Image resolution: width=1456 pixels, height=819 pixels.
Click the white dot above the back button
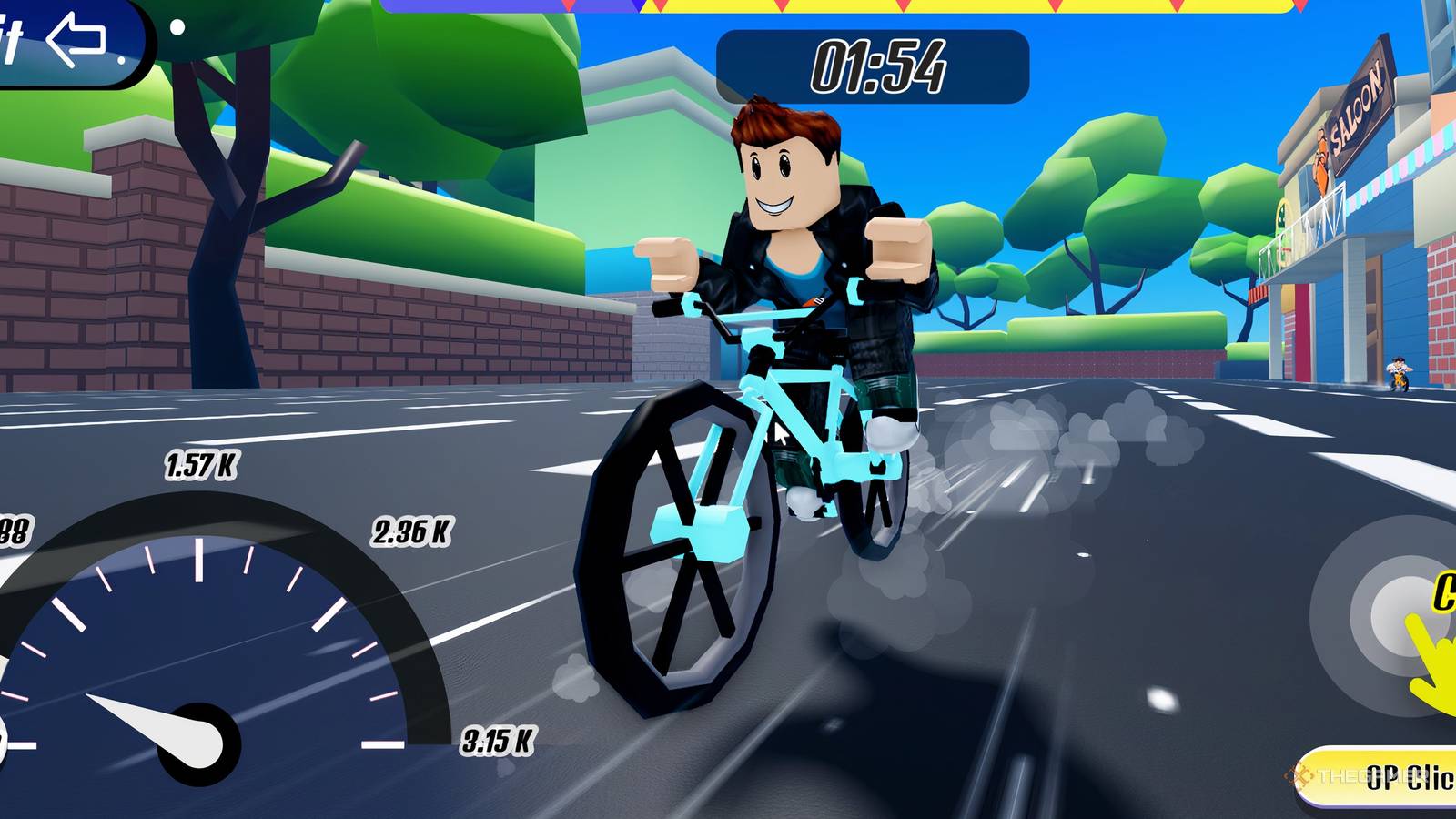tap(177, 26)
